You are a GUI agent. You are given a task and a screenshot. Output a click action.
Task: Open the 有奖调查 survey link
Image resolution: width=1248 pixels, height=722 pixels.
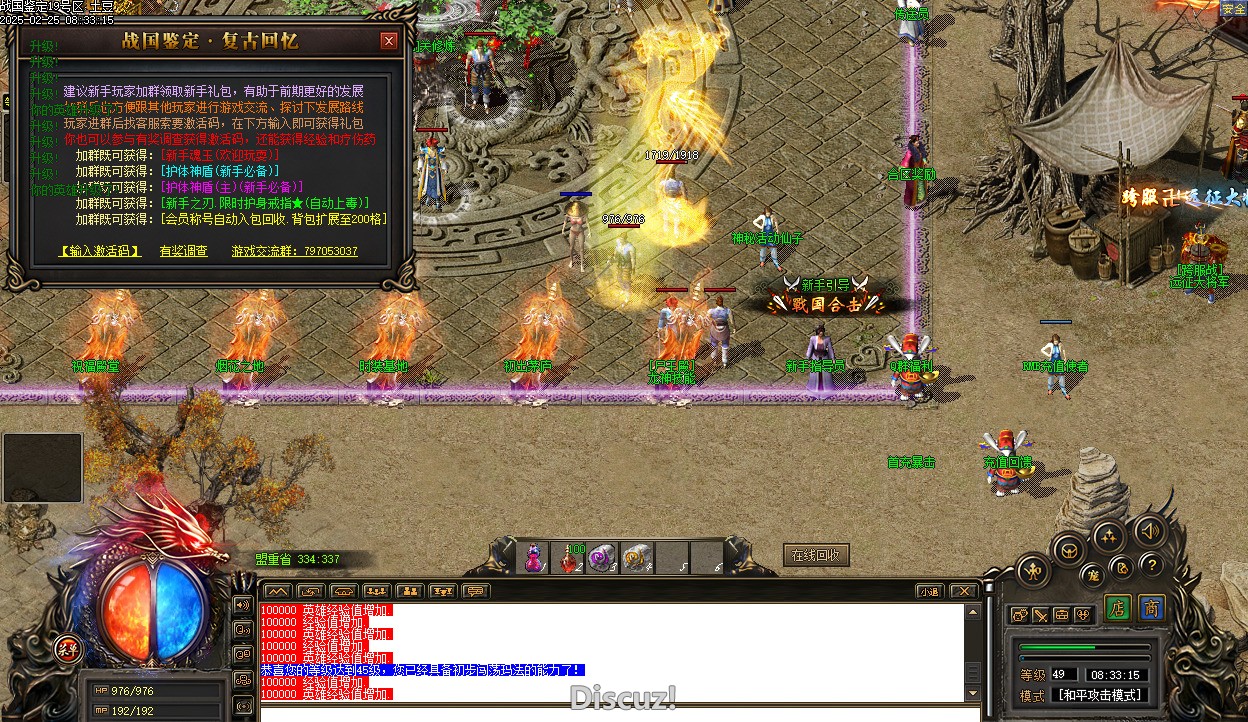[x=184, y=251]
